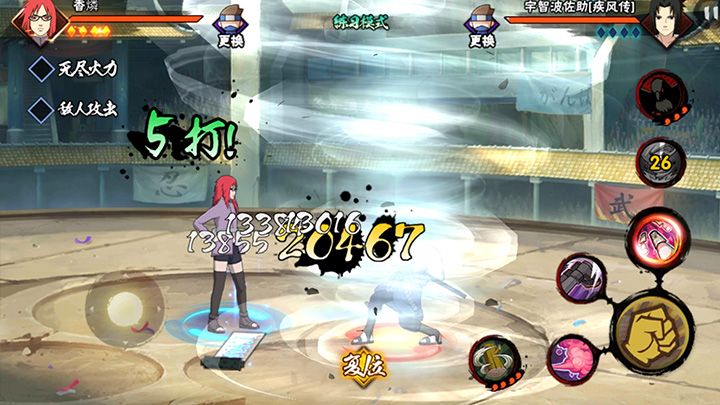Touch the virtual movement joystick
The height and width of the screenshot is (405, 720).
(126, 305)
